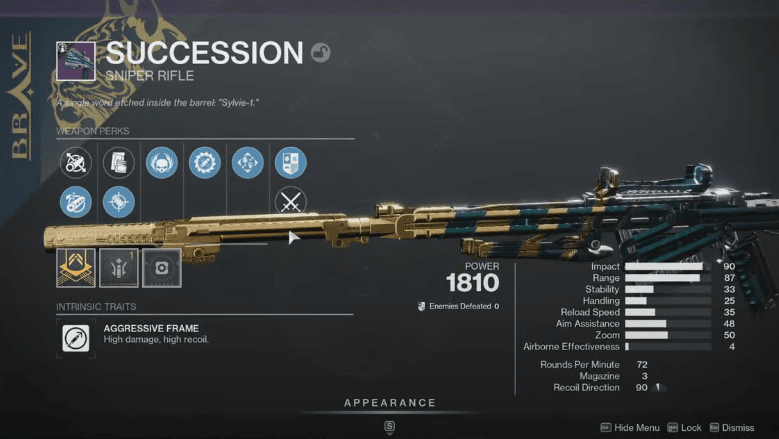The height and width of the screenshot is (439, 779).
Task: Toggle the lock icon beside Succession
Action: click(320, 53)
